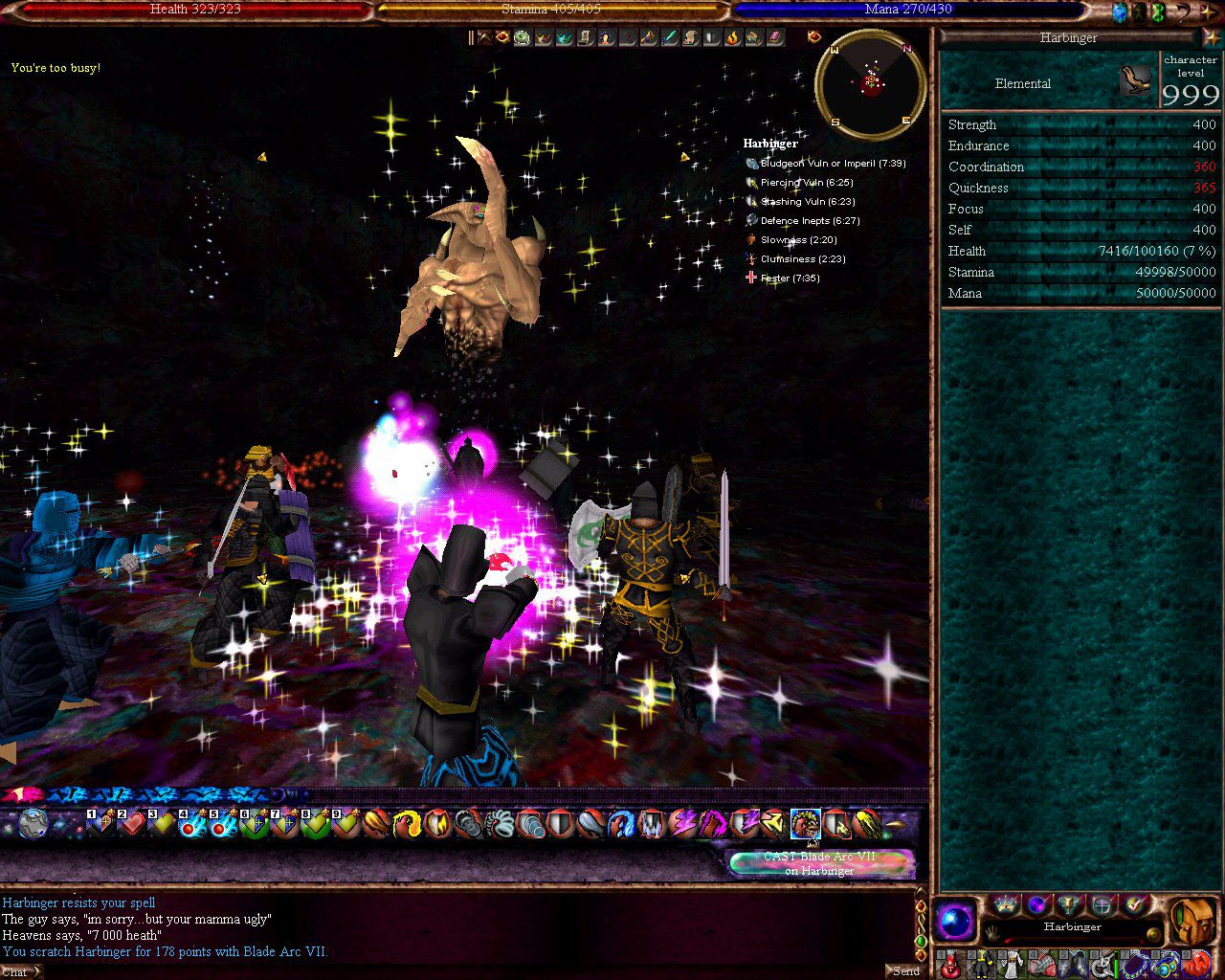This screenshot has height=980, width=1225.
Task: Open the Chat options menu
Action: point(19,971)
